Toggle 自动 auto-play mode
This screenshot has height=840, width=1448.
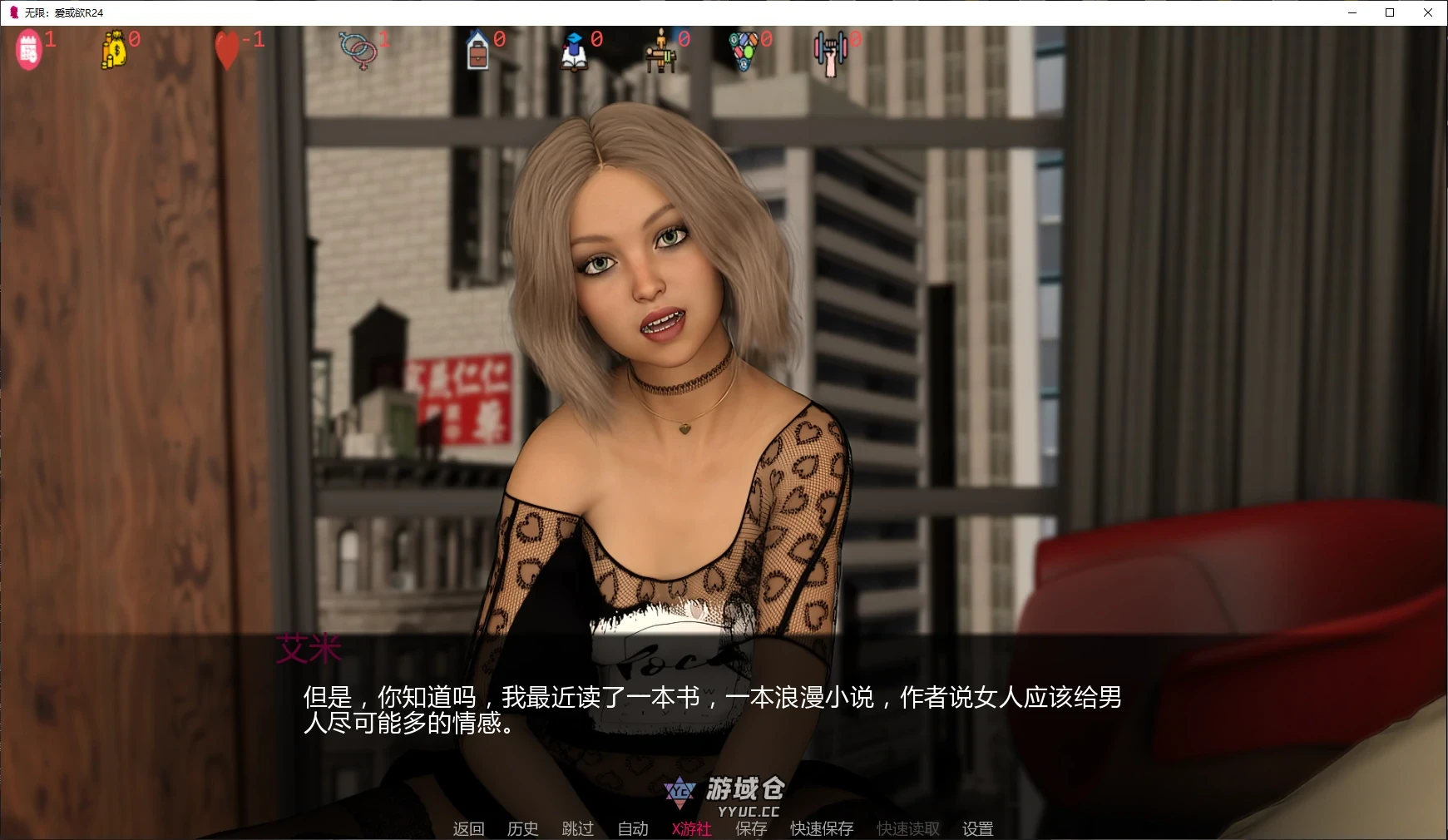point(631,828)
